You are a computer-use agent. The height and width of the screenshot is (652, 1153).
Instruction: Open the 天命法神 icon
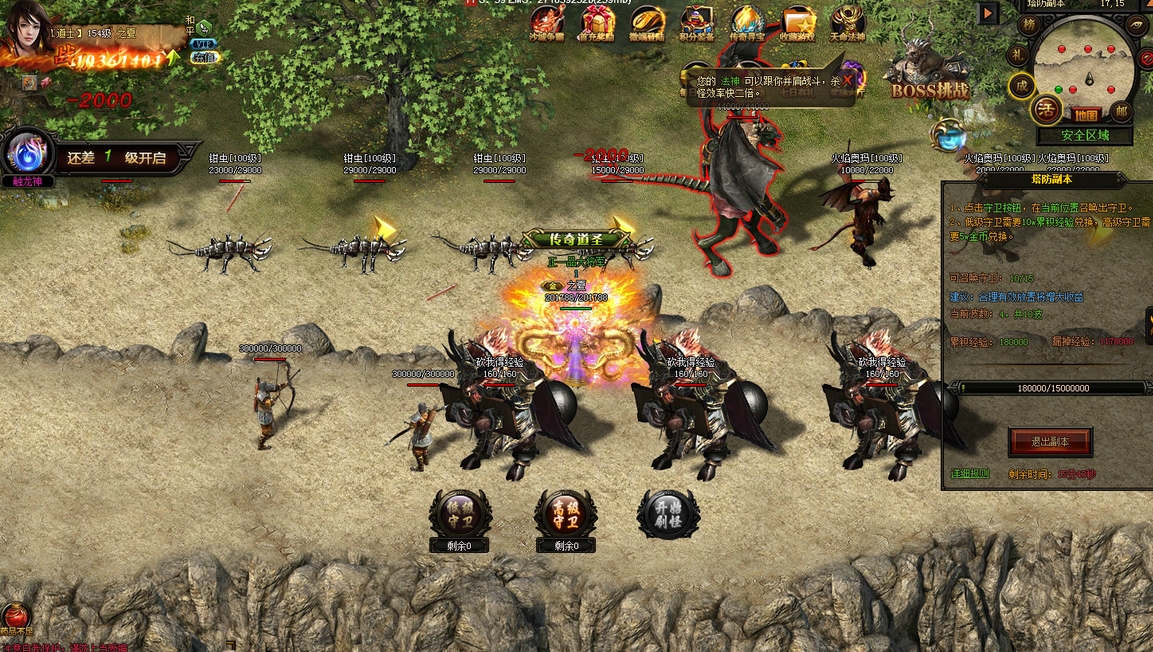click(848, 22)
